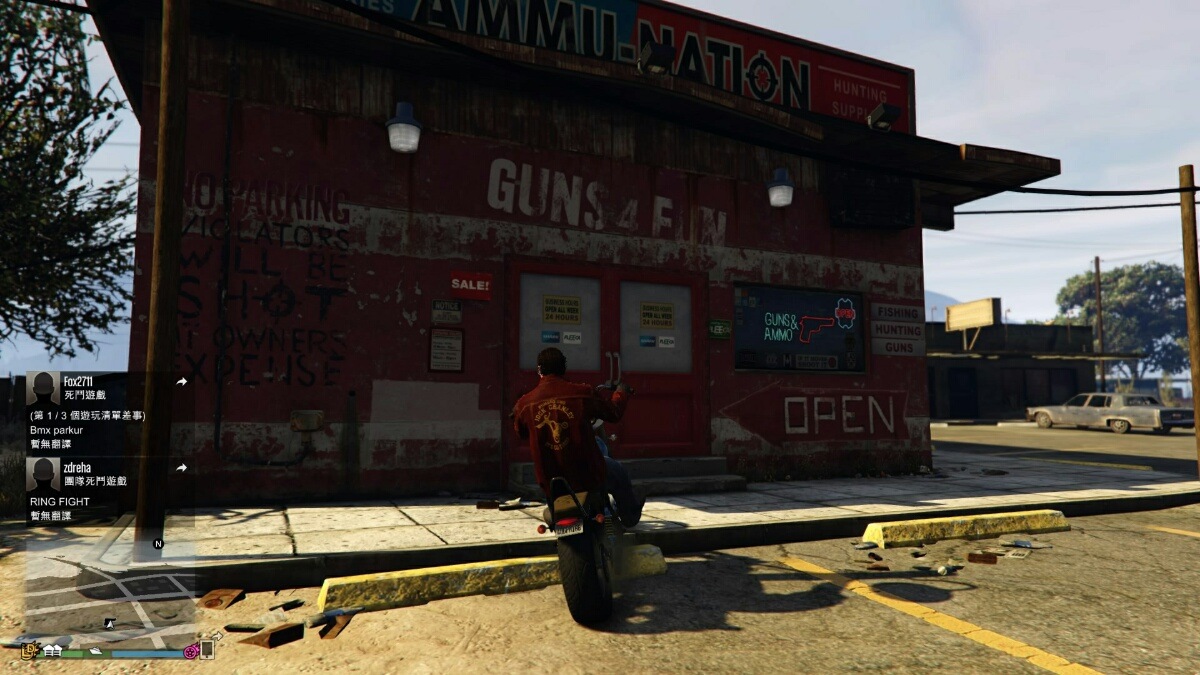Click the North marker on the minimap
Viewport: 1200px width, 675px height.
coord(158,544)
